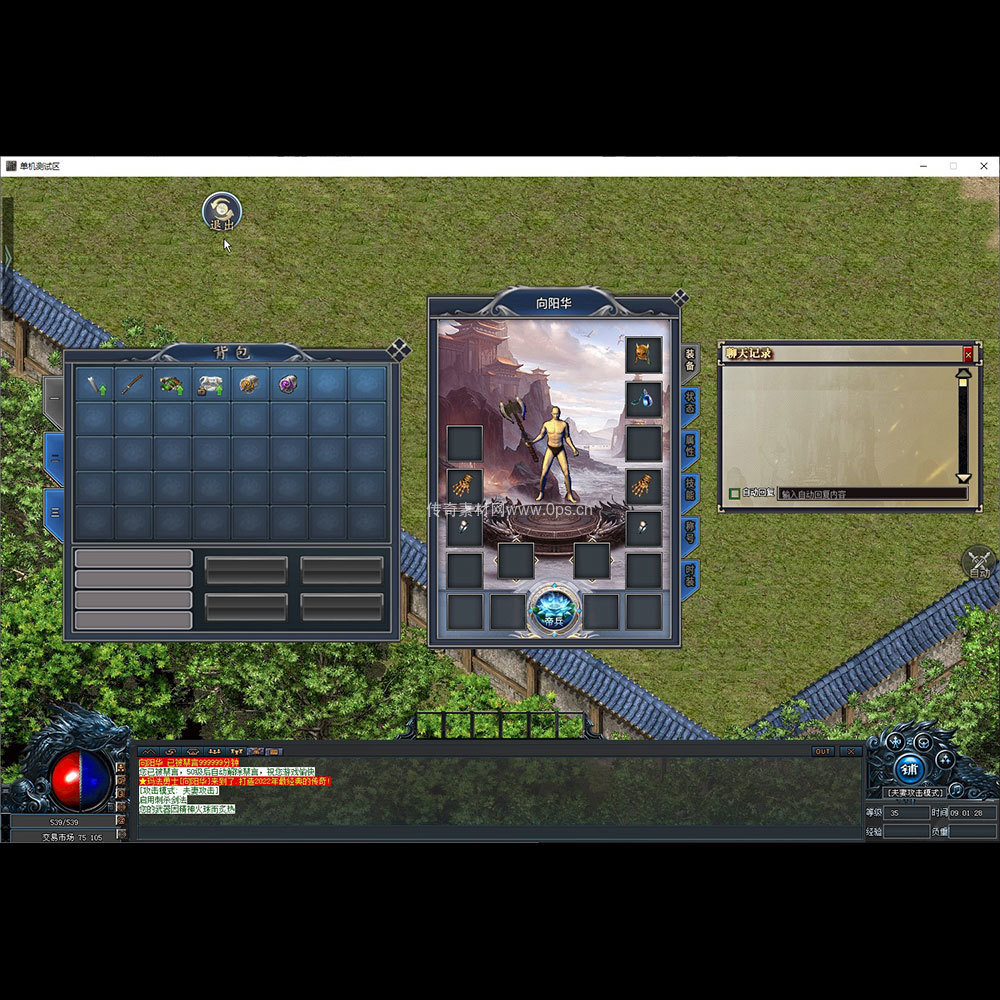The width and height of the screenshot is (1000, 1000).
Task: Open the 铺 shop orb button
Action: (908, 767)
